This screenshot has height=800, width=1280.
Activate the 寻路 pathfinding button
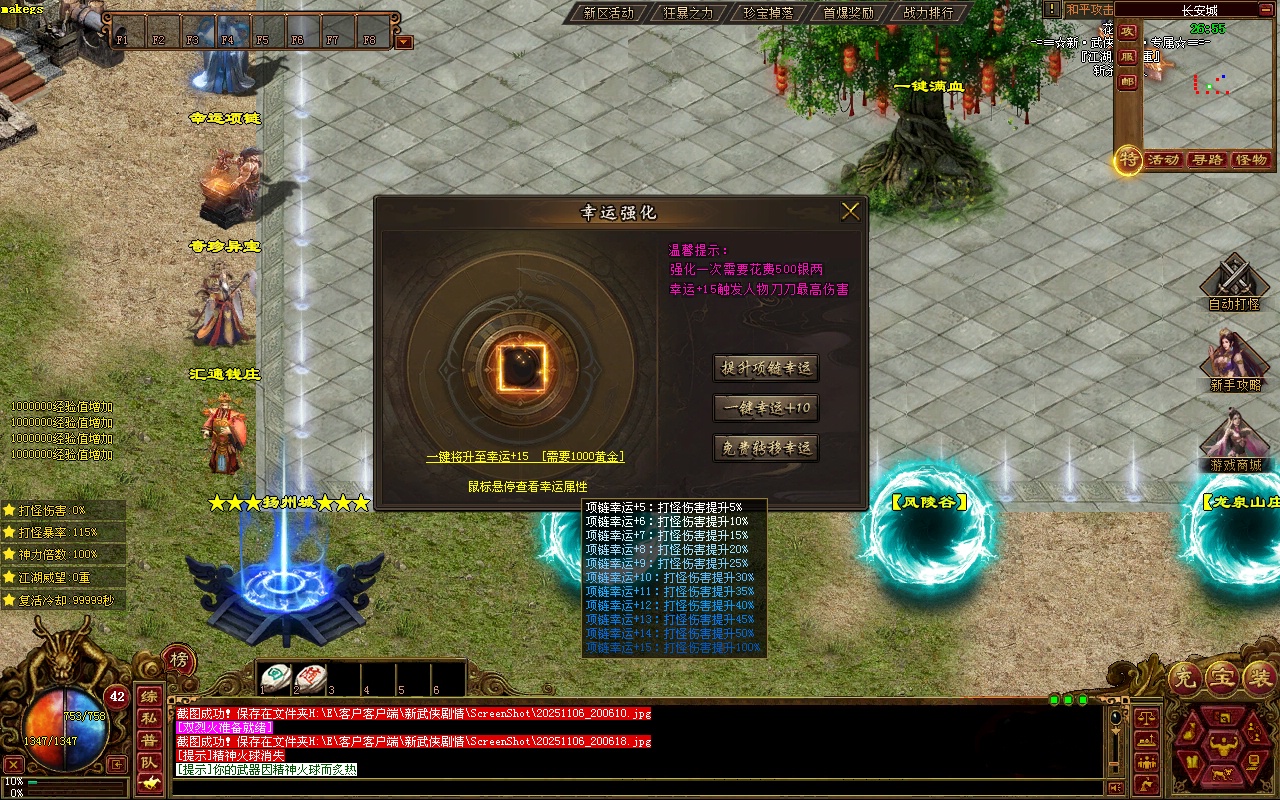tap(1207, 160)
